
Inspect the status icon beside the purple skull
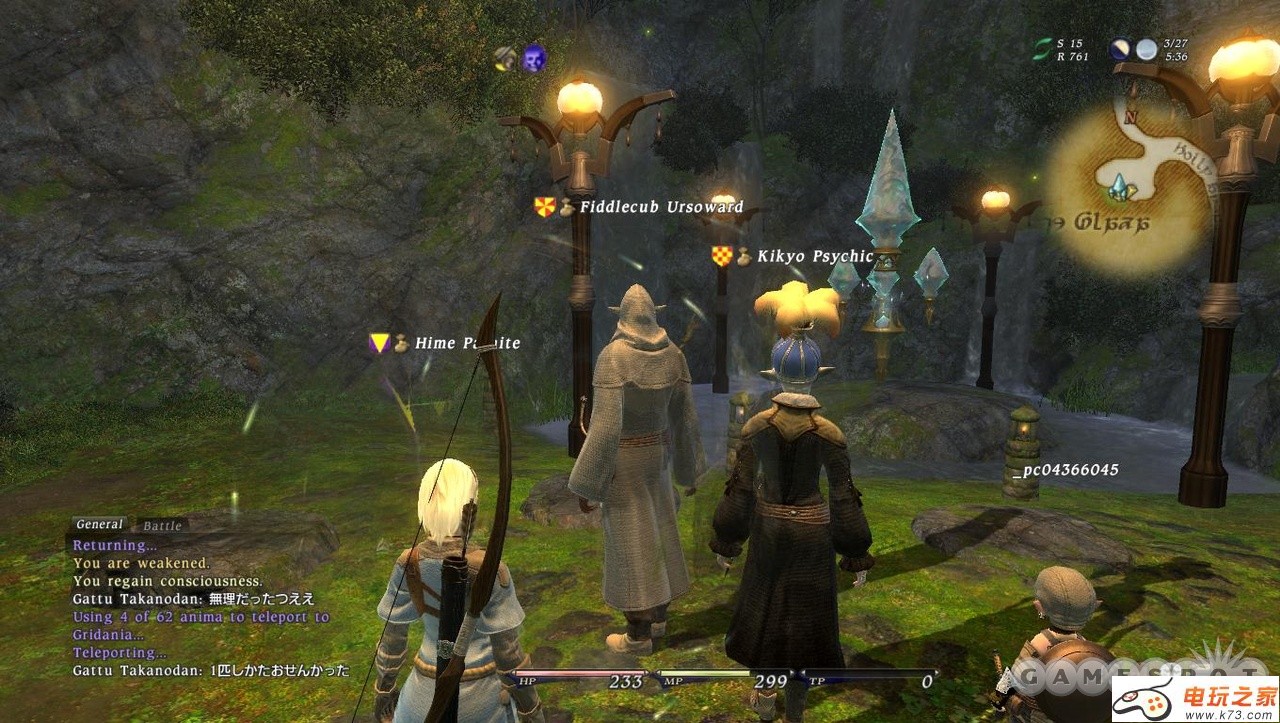[x=506, y=58]
